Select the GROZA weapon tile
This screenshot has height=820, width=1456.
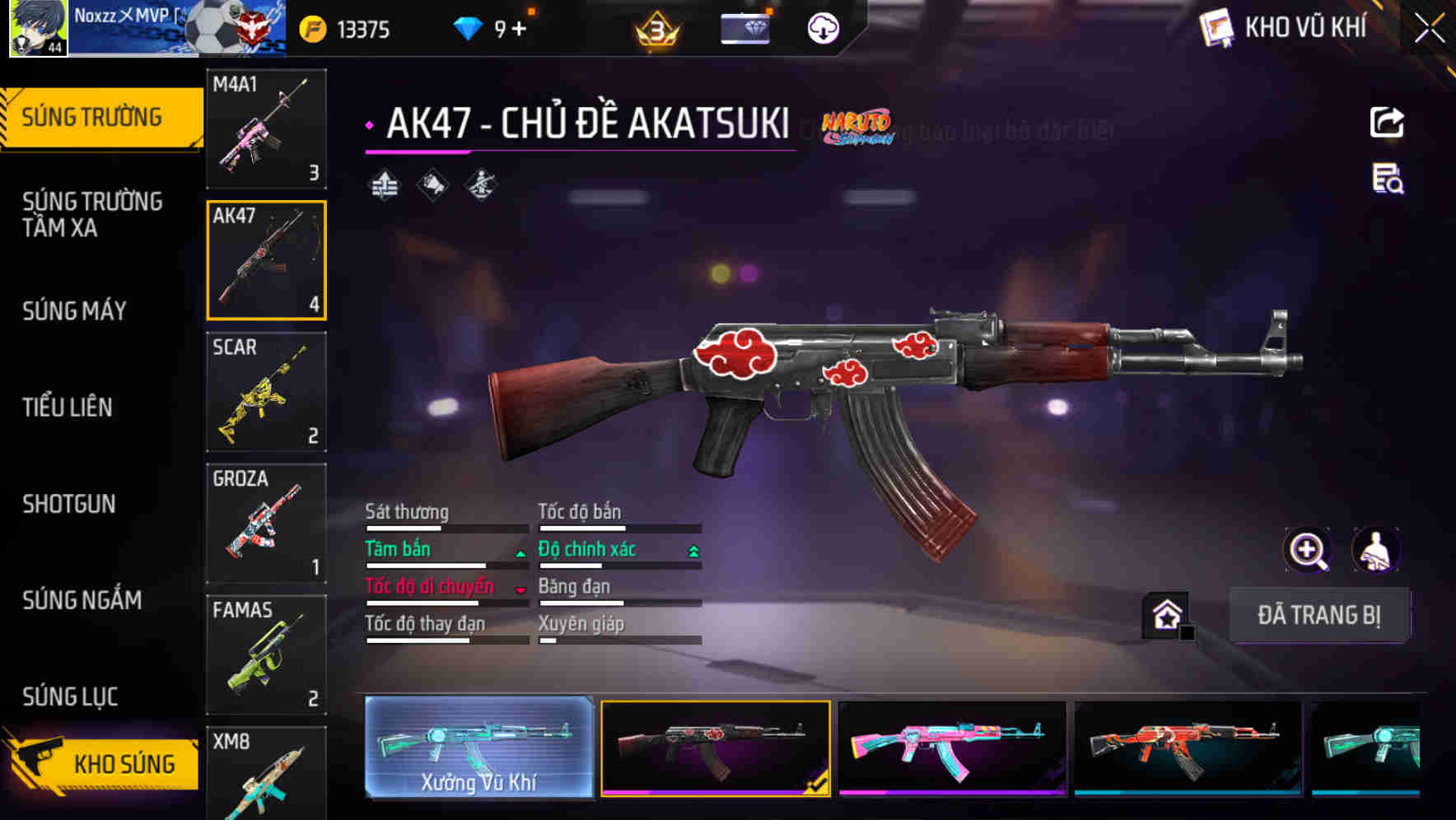click(266, 524)
